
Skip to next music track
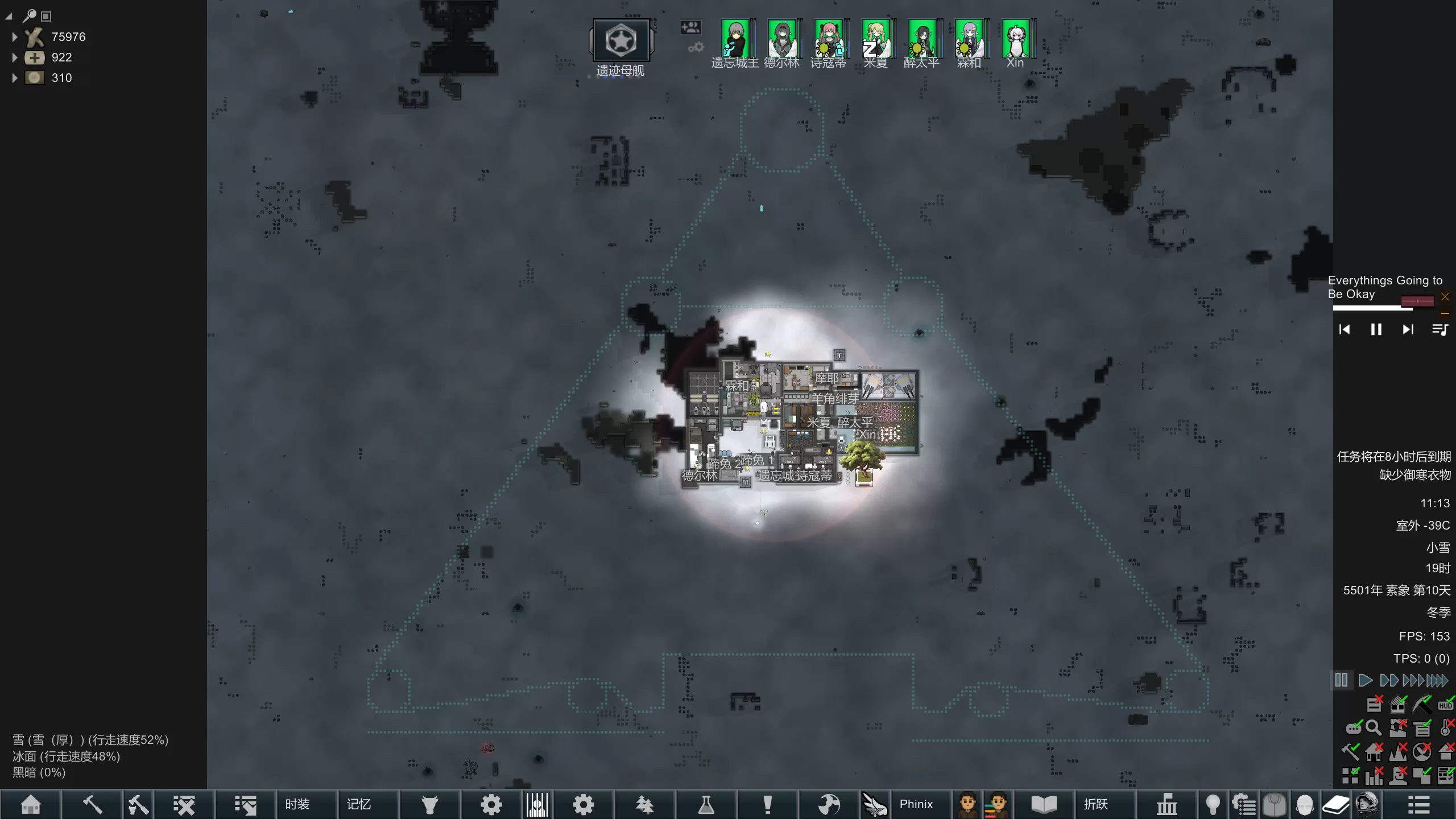pyautogui.click(x=1408, y=329)
